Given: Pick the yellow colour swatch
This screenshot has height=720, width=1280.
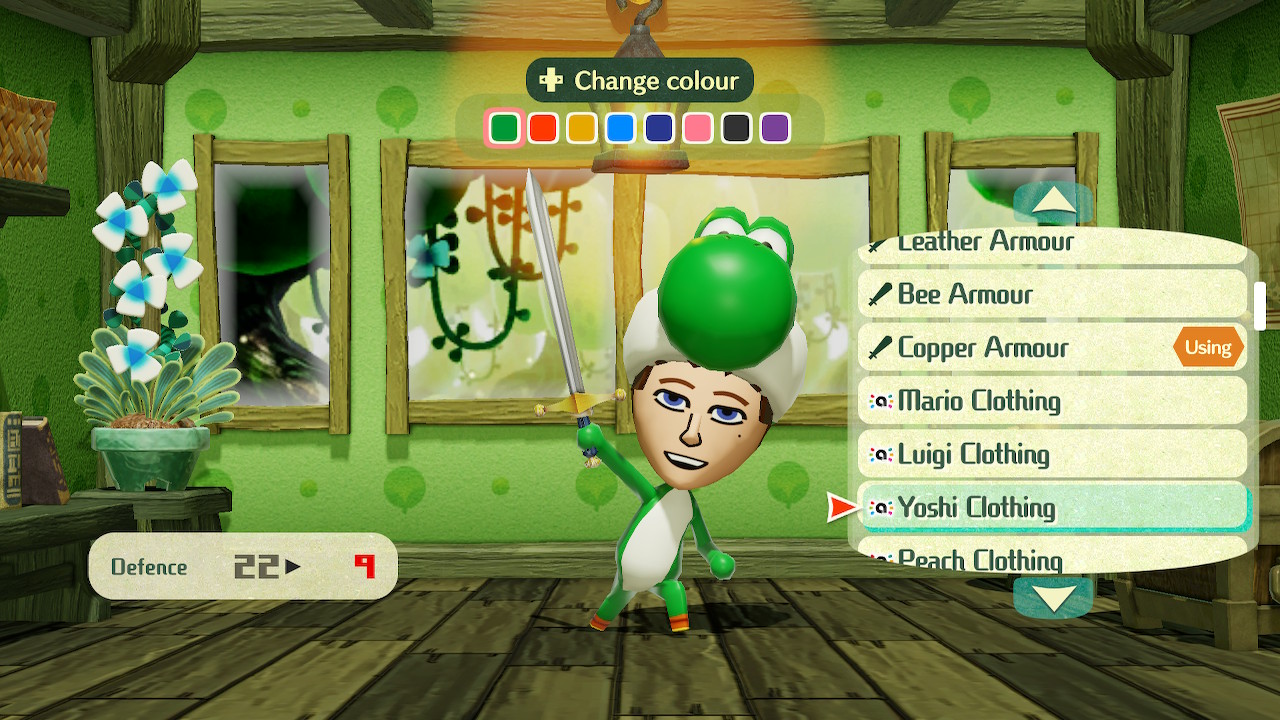Looking at the screenshot, I should click(x=582, y=128).
